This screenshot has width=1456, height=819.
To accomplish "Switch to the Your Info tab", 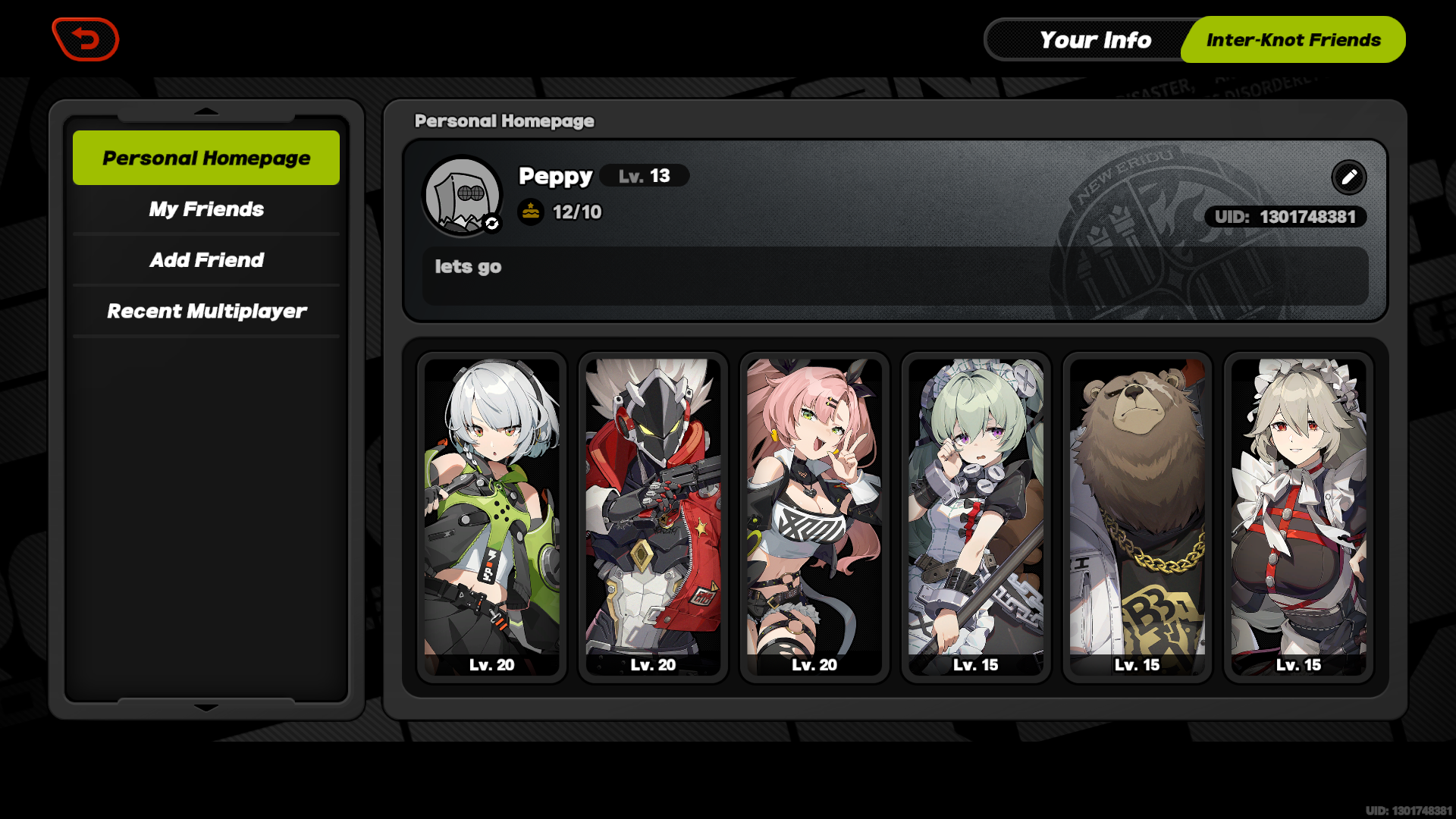I will click(1095, 39).
